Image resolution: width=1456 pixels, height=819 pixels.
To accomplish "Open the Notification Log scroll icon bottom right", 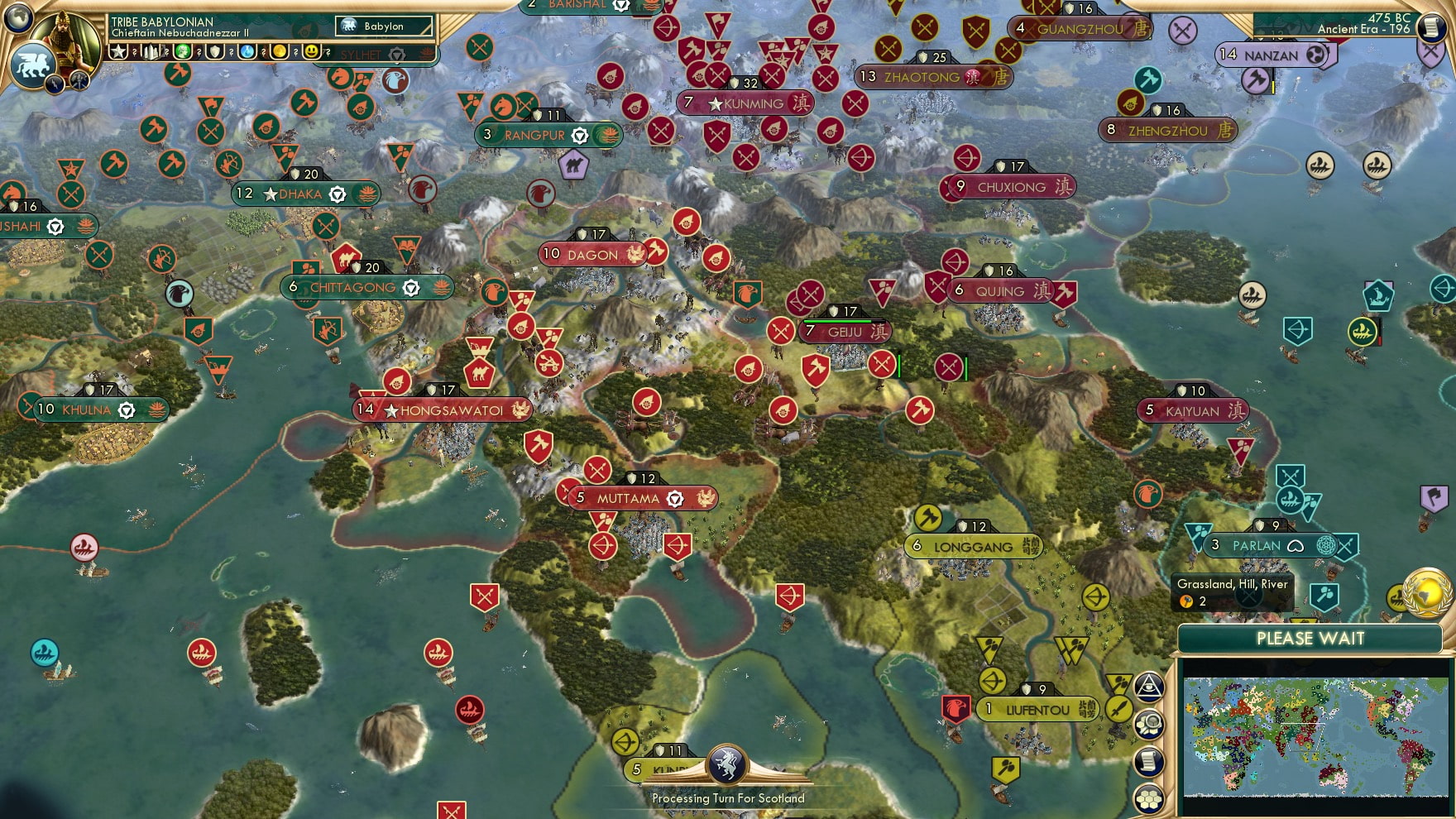I will (1149, 761).
